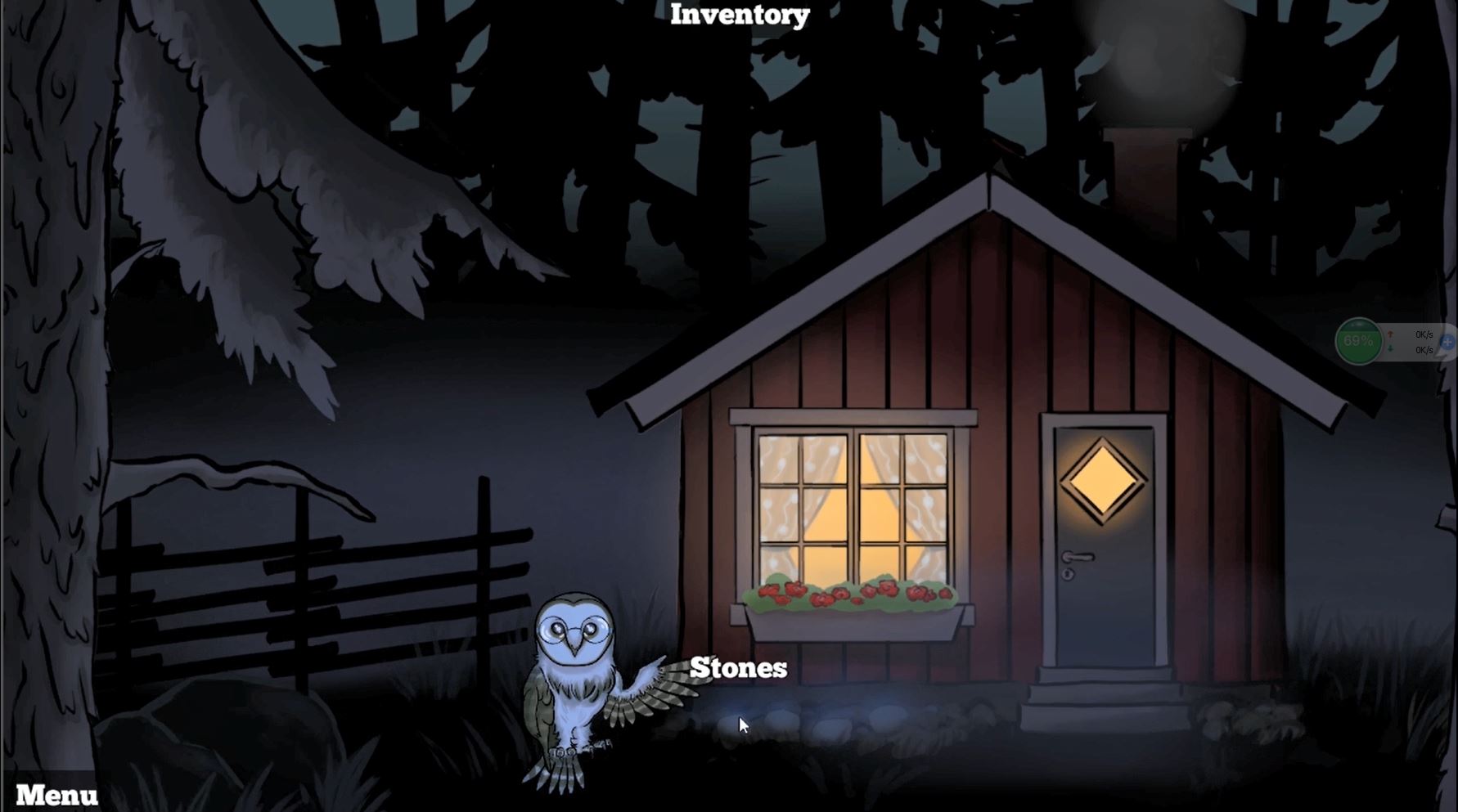Open the game Menu
Image resolution: width=1458 pixels, height=812 pixels.
coord(56,795)
